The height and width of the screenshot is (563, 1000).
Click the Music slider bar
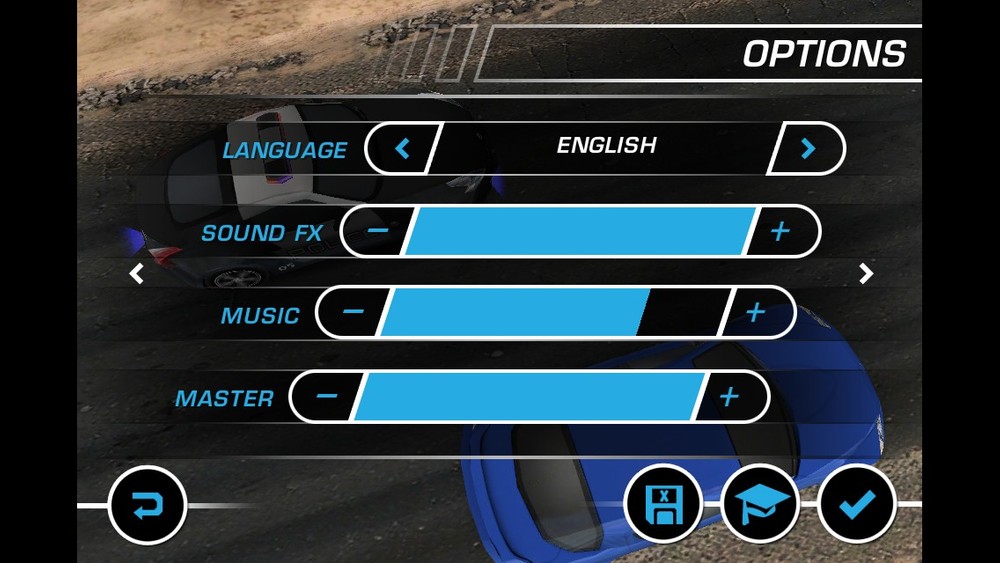tap(550, 314)
